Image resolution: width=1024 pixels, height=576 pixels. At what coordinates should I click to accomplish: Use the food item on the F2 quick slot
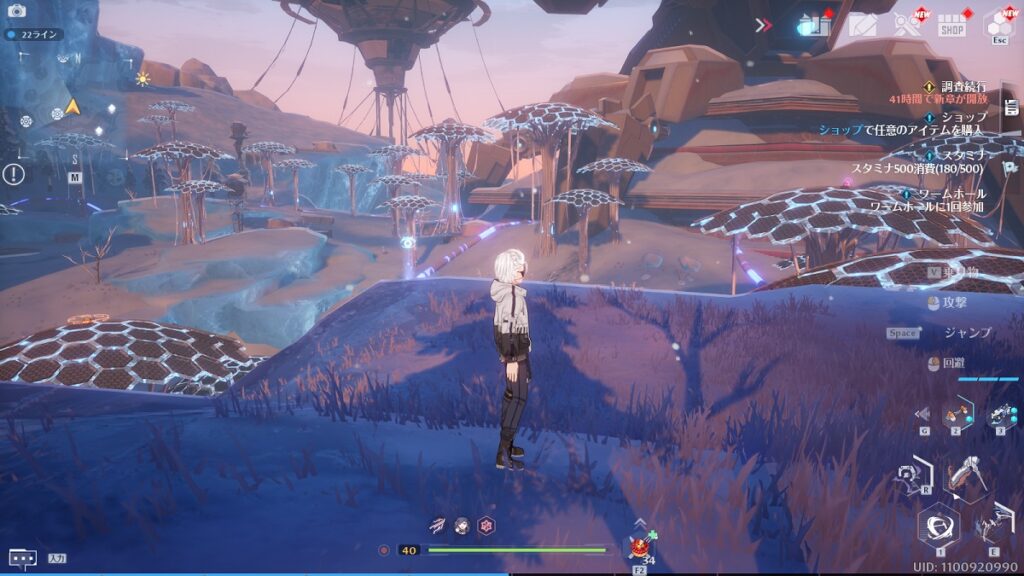click(639, 547)
